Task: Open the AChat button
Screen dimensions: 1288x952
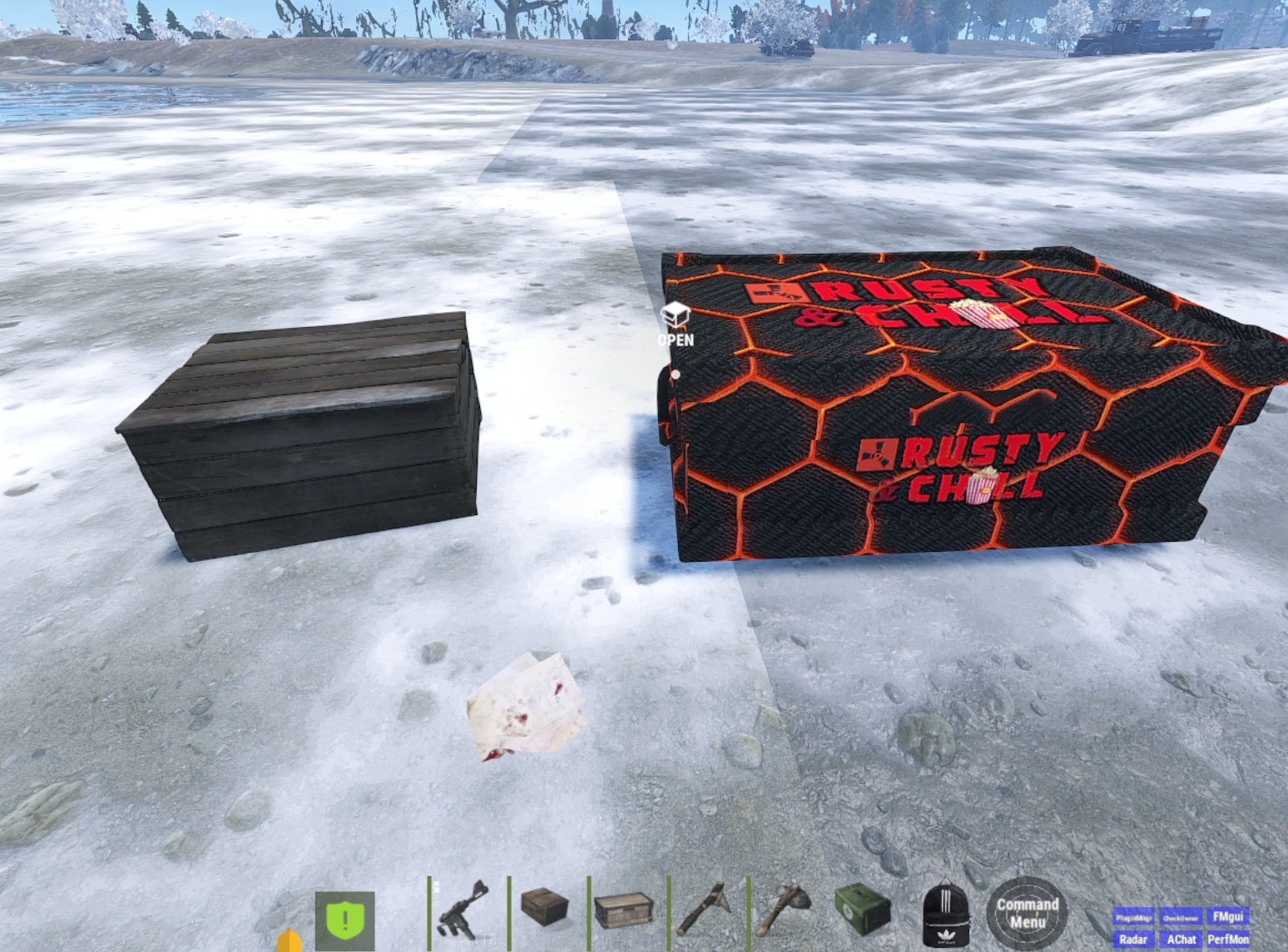Action: [1181, 940]
